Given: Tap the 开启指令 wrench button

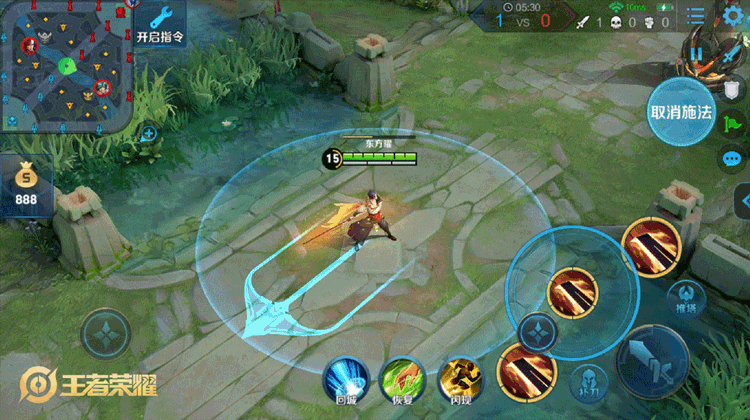Looking at the screenshot, I should point(161,24).
